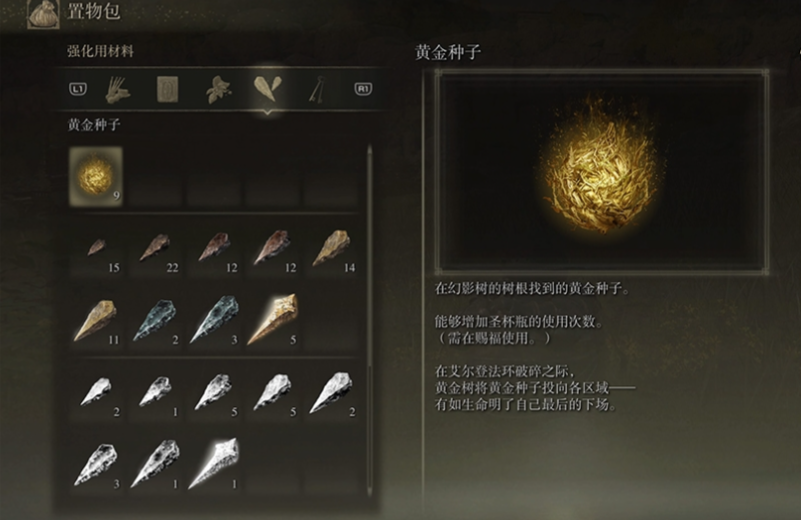801x520 pixels.
Task: Open the leafy plant materials tab
Action: 219,89
